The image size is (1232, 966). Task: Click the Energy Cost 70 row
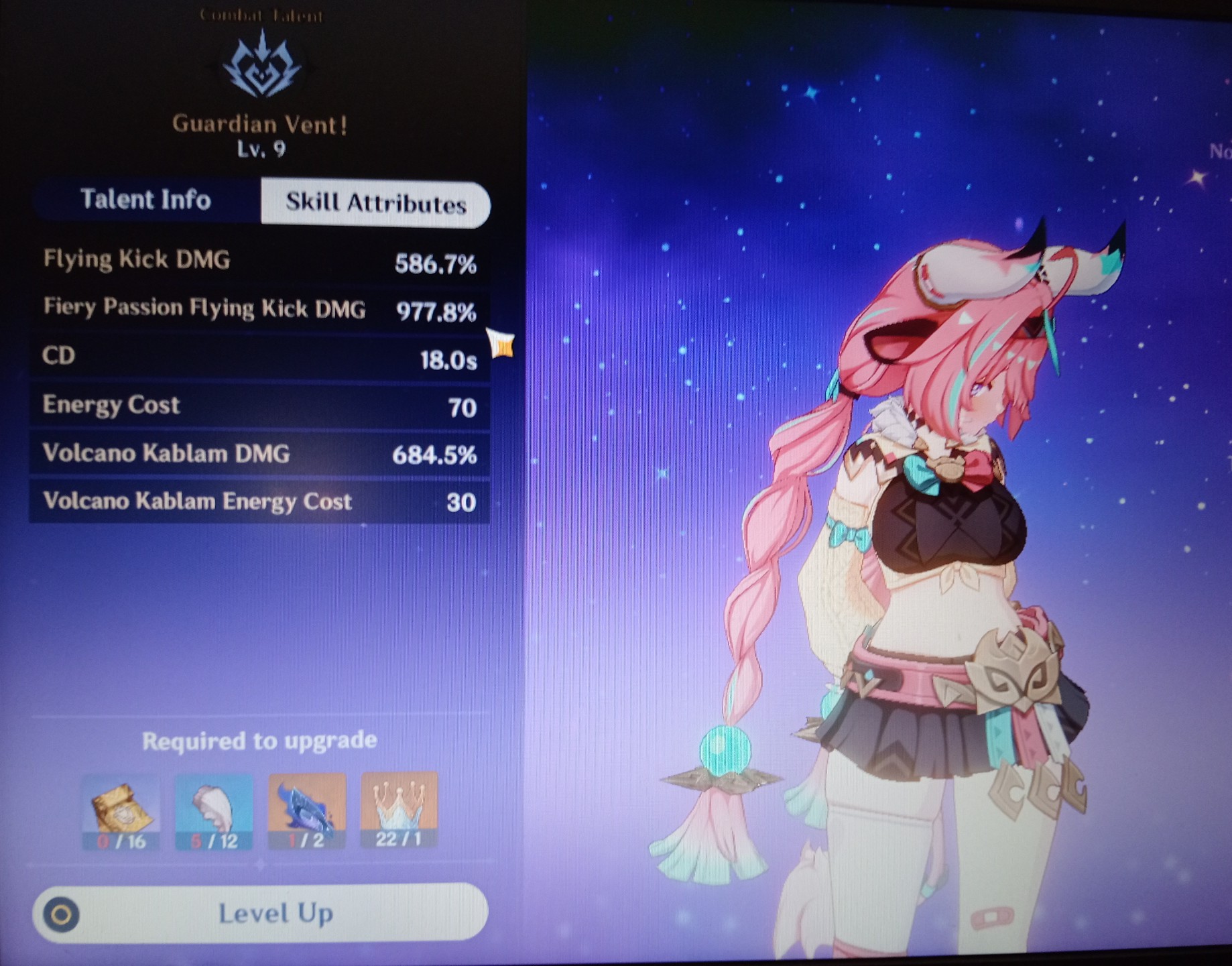(261, 405)
